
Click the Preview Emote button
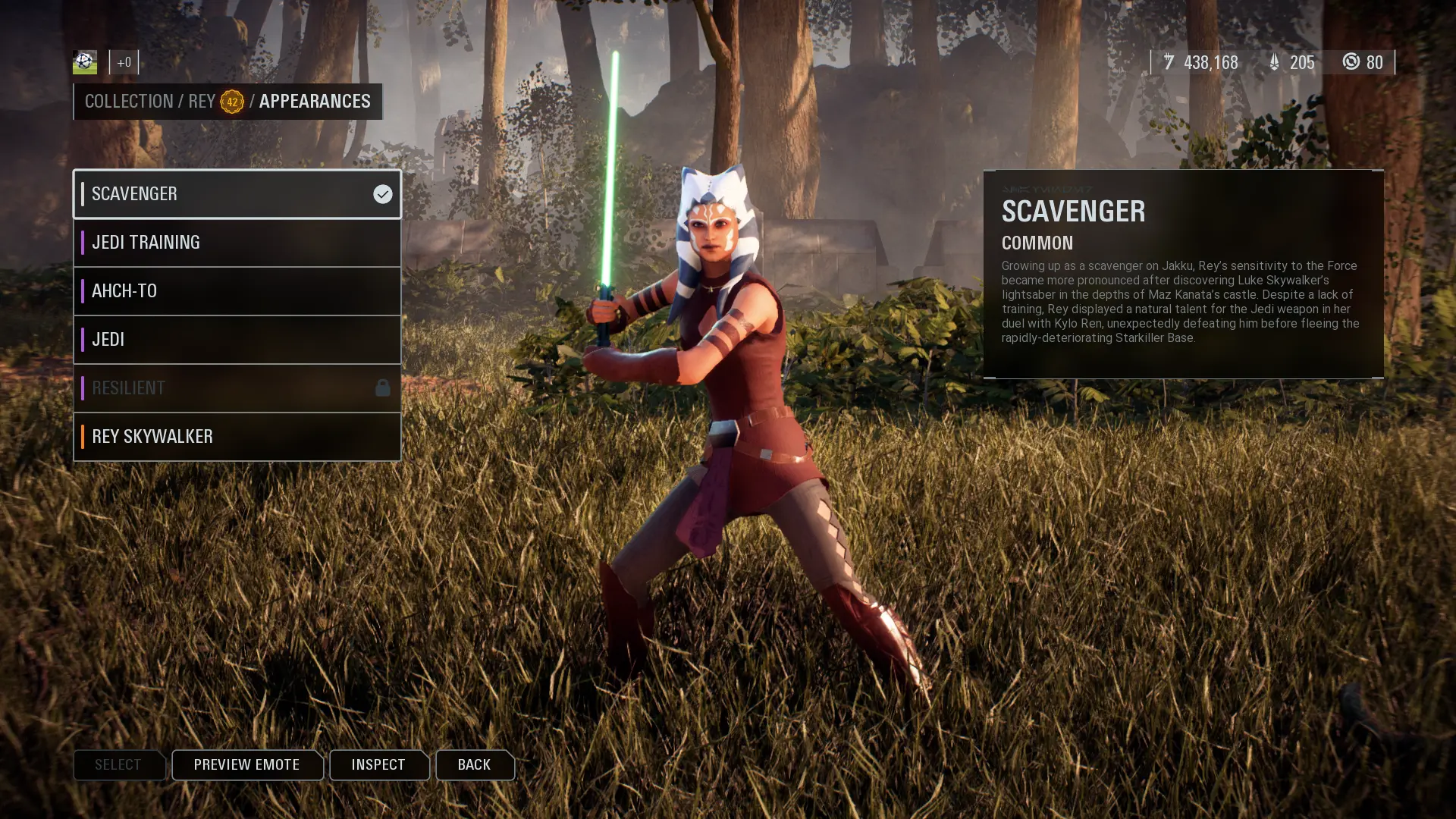click(x=247, y=764)
